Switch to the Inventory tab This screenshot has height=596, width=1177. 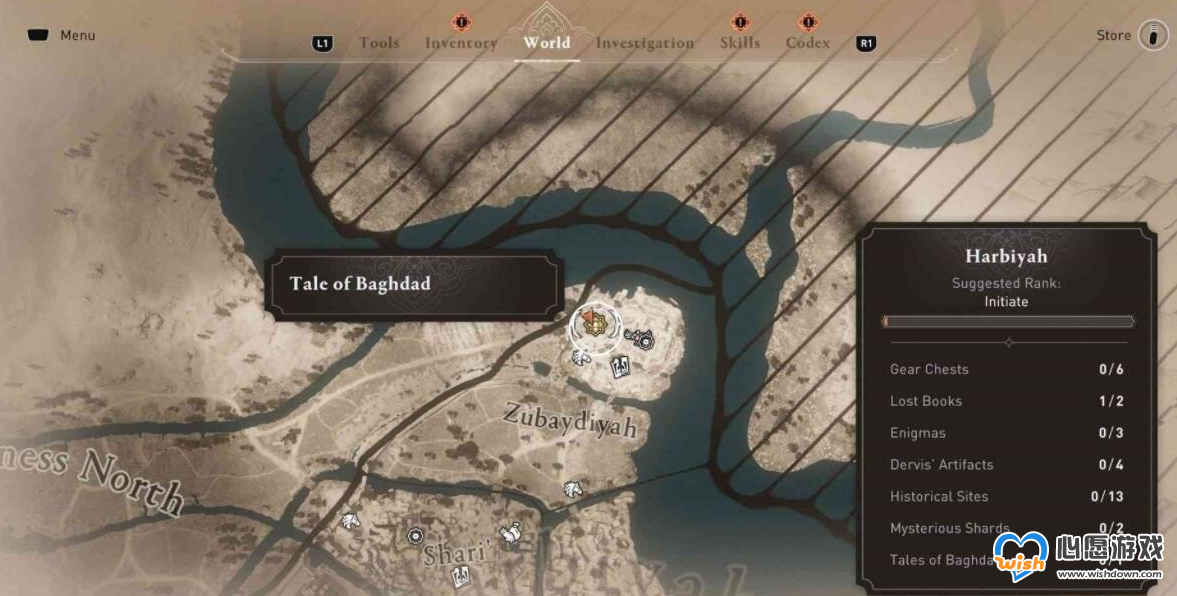[x=461, y=43]
